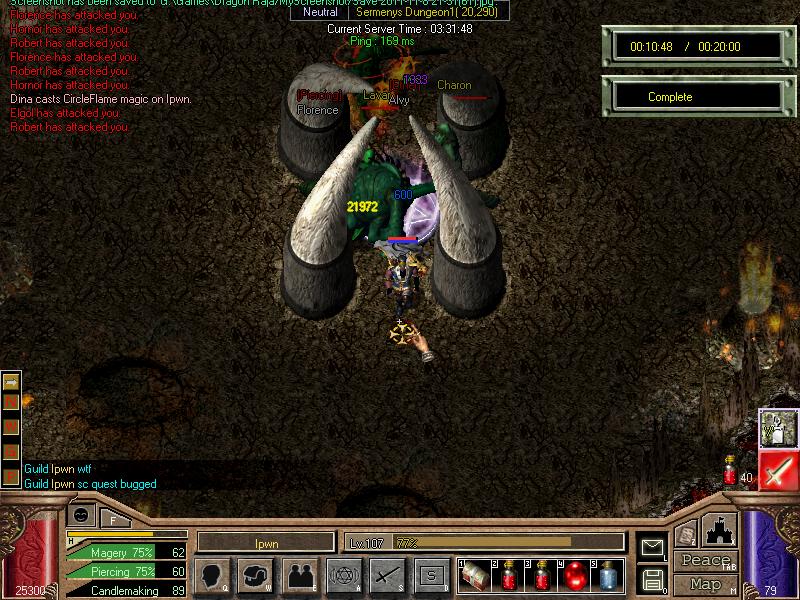This screenshot has width=800, height=600.
Task: Use the blue potion in quick slot 5
Action: click(x=607, y=575)
